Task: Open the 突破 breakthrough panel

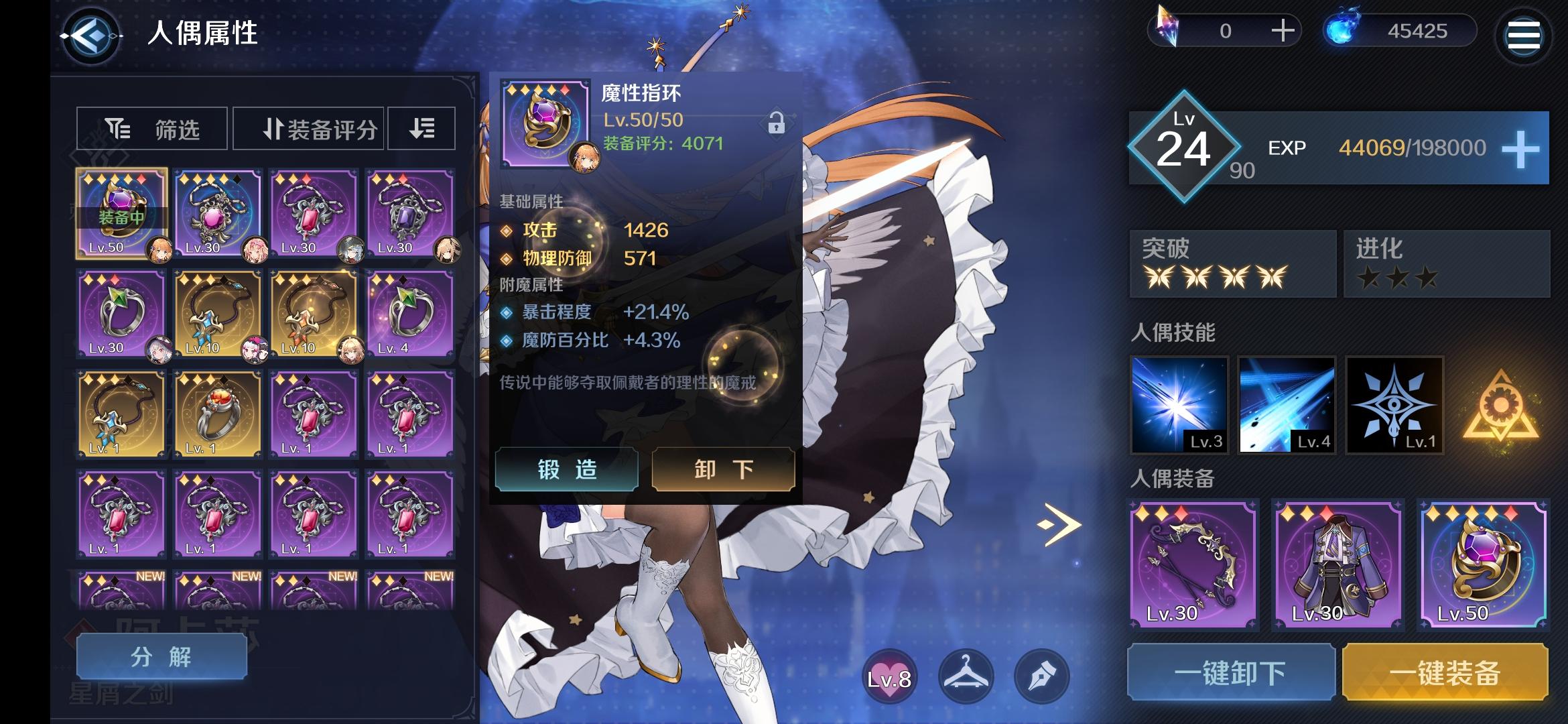Action: [1232, 263]
